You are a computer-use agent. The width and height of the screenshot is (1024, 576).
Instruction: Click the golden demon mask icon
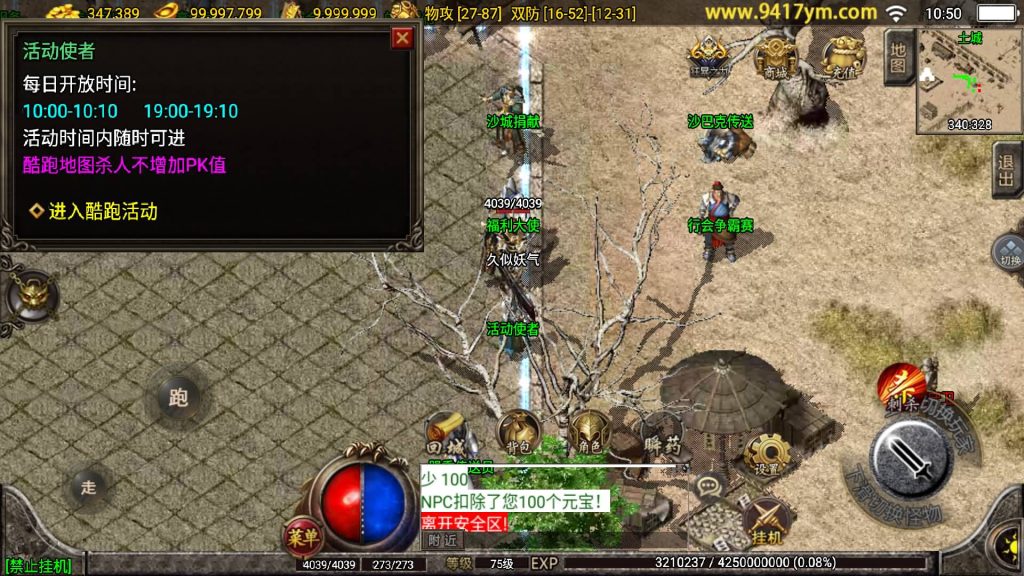tap(32, 296)
